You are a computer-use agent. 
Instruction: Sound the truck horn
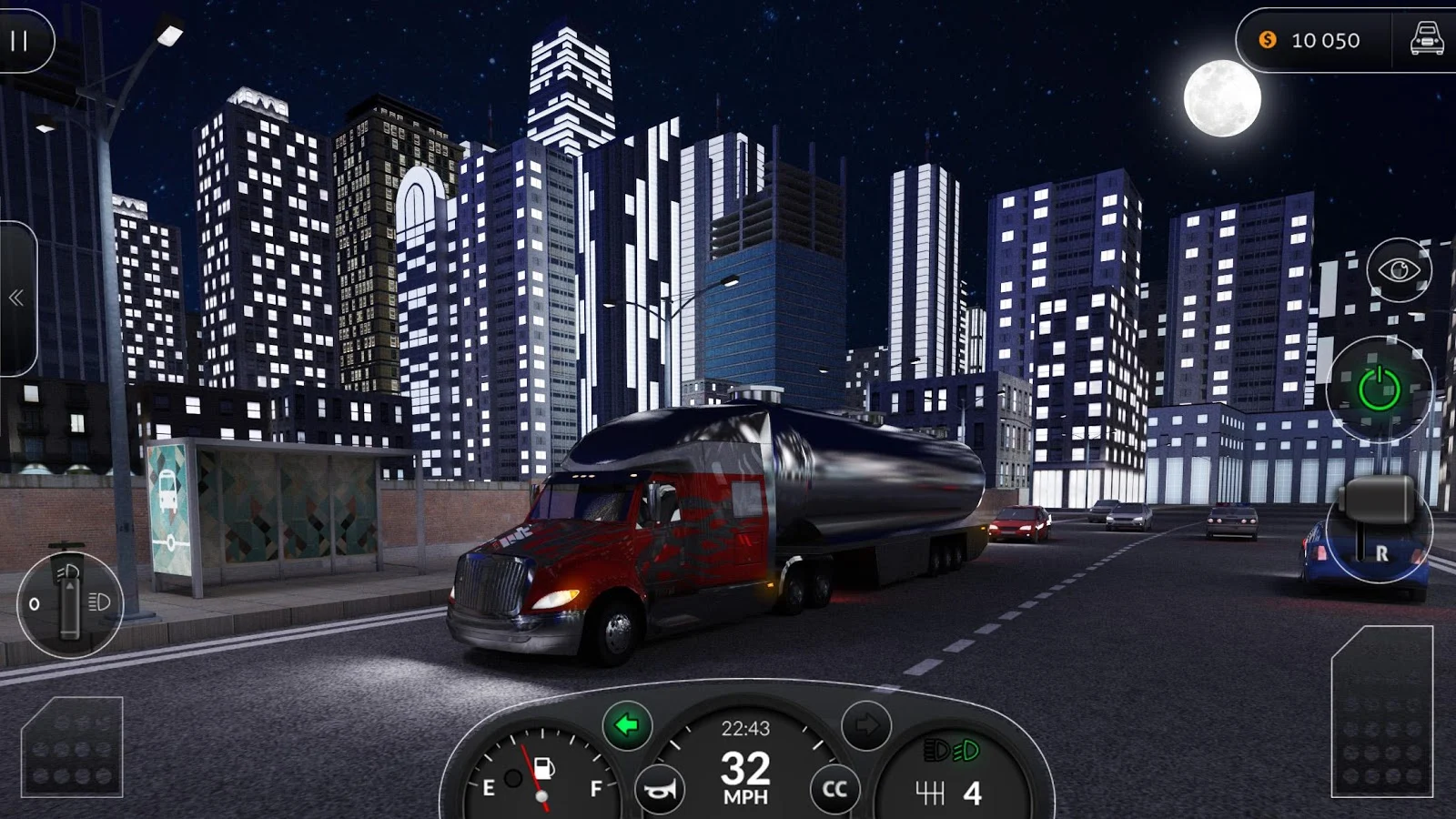pyautogui.click(x=660, y=790)
